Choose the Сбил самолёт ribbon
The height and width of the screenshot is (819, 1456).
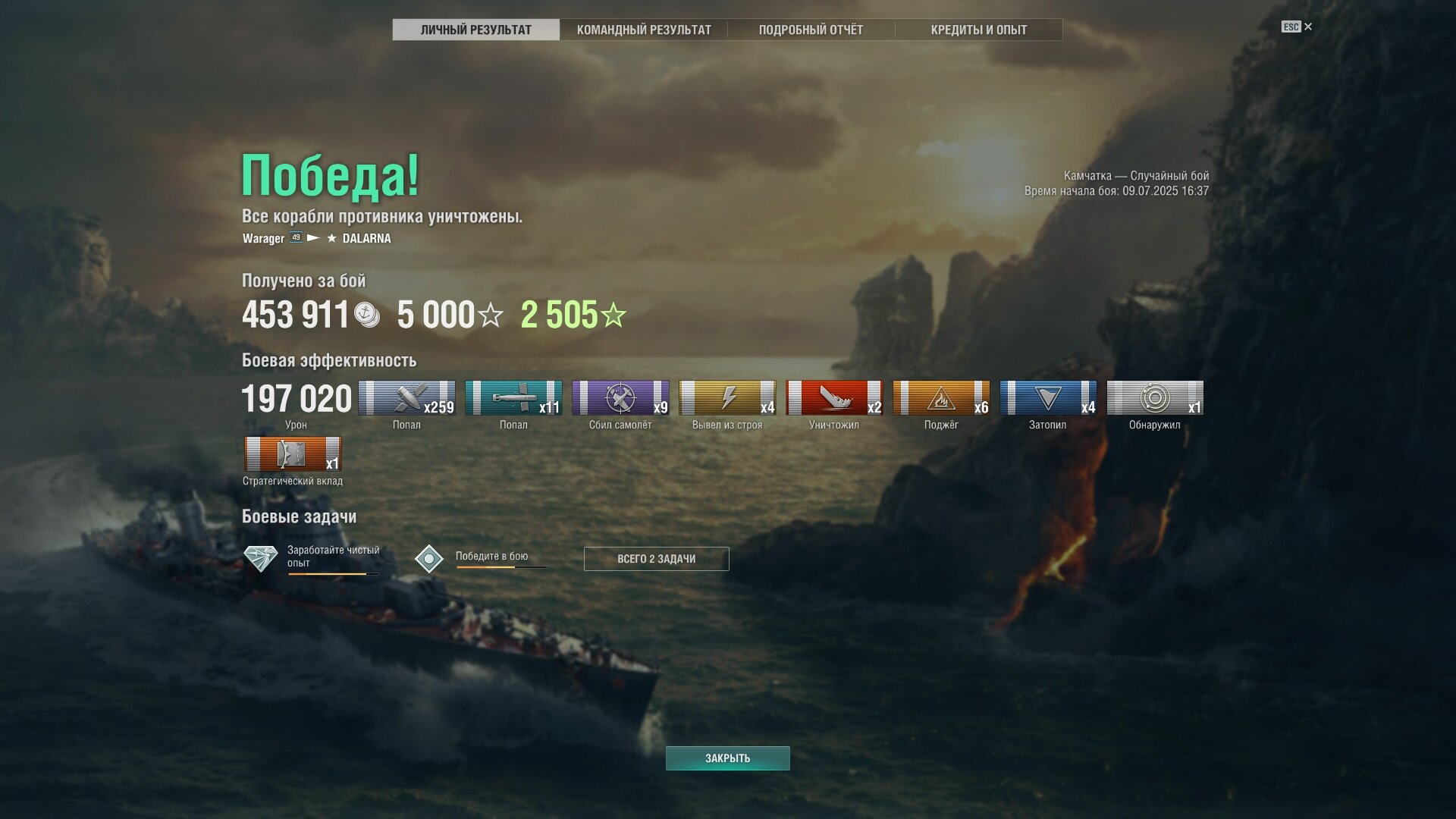(x=620, y=398)
